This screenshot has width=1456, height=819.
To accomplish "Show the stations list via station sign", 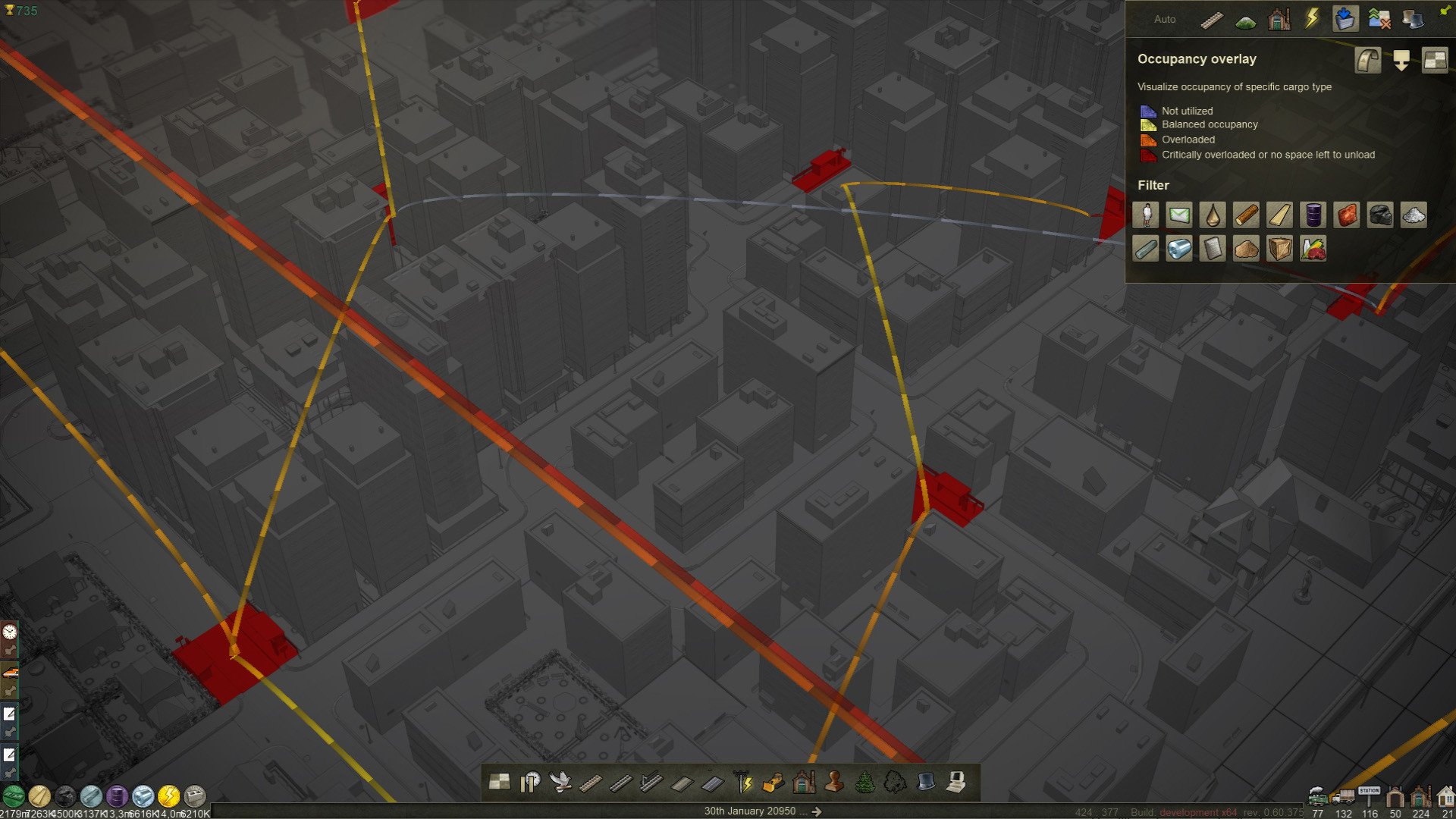I will (1370, 795).
